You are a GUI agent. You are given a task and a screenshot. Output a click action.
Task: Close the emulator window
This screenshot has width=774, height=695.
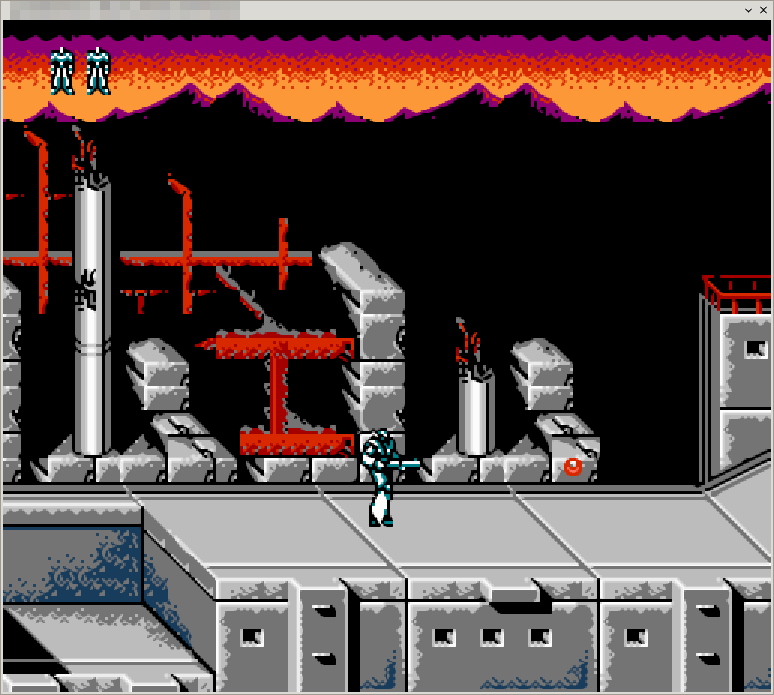click(x=763, y=9)
